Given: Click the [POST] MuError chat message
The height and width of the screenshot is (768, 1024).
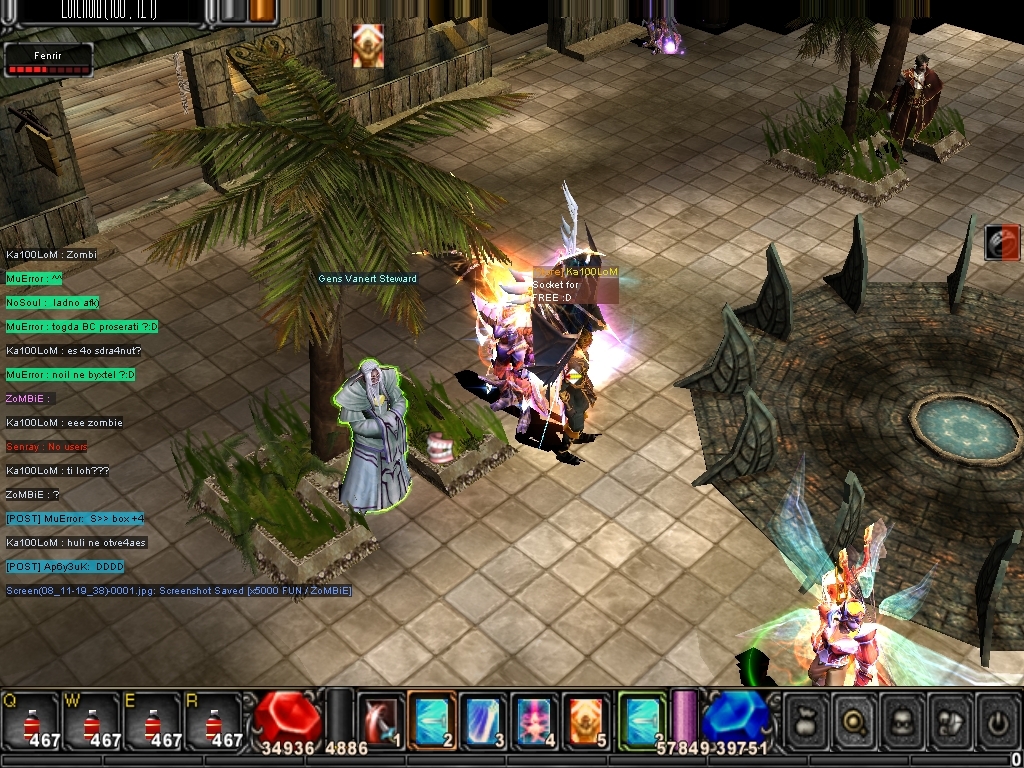Looking at the screenshot, I should point(75,519).
